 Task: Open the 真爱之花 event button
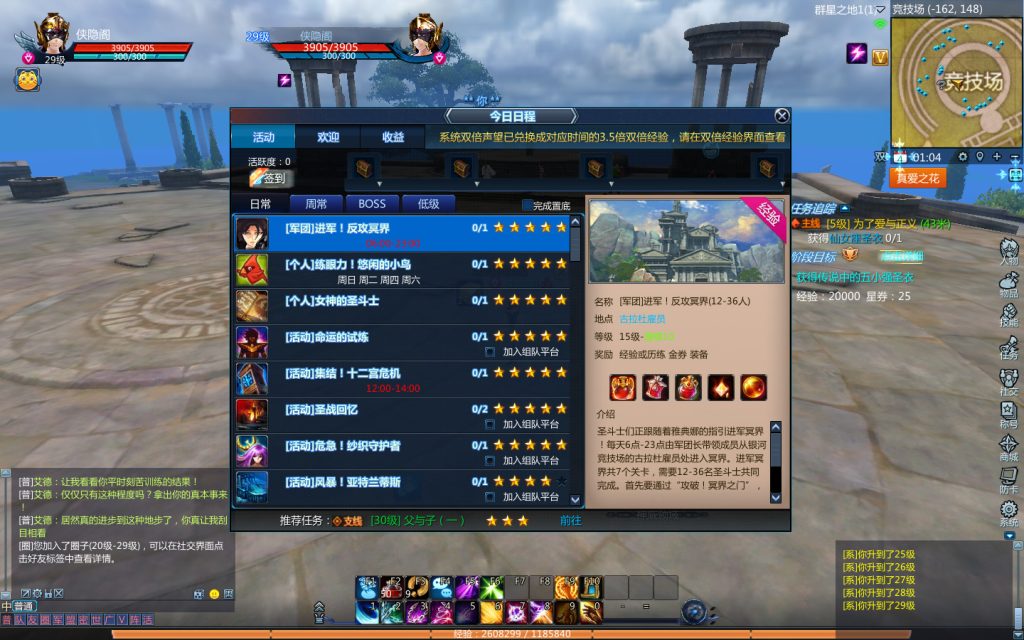(917, 178)
